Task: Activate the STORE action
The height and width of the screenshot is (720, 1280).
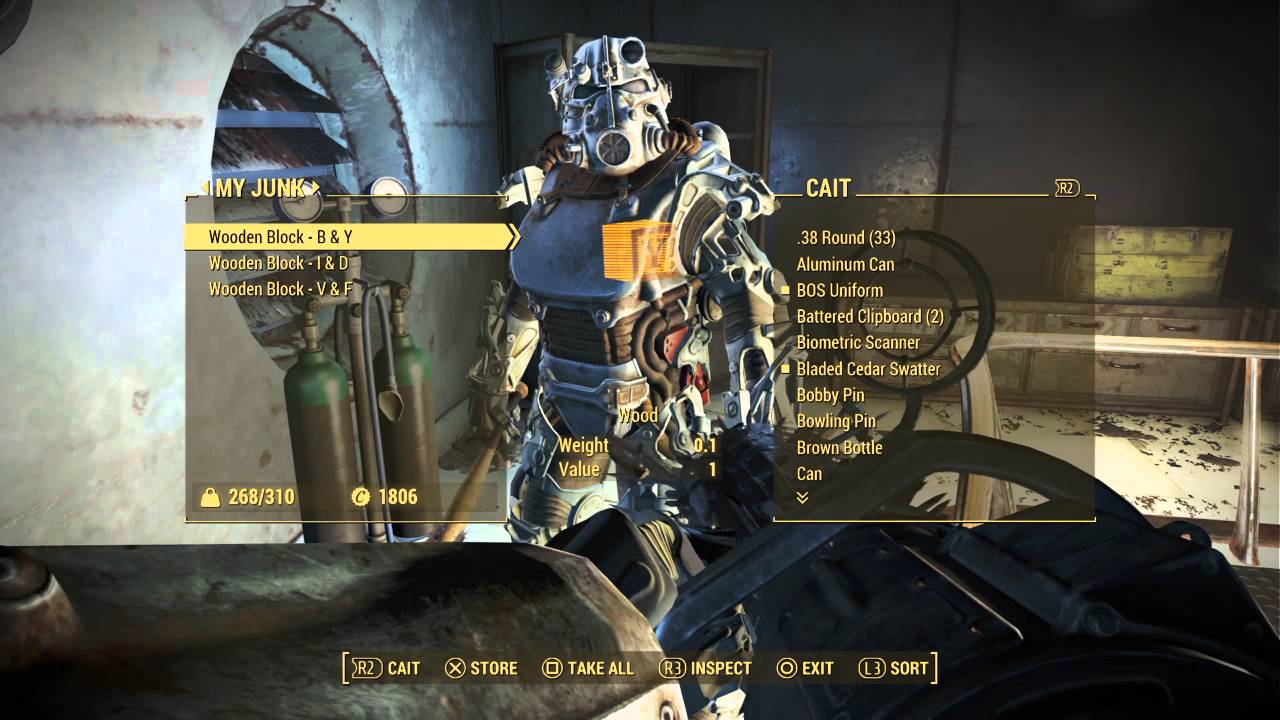Action: pos(481,668)
